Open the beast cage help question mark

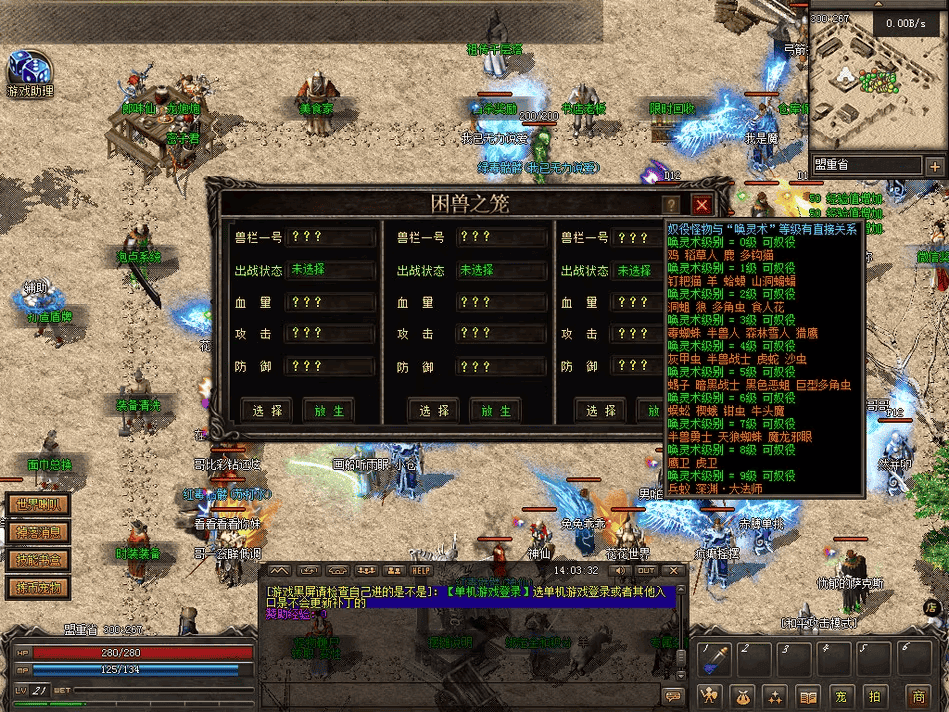pos(670,205)
